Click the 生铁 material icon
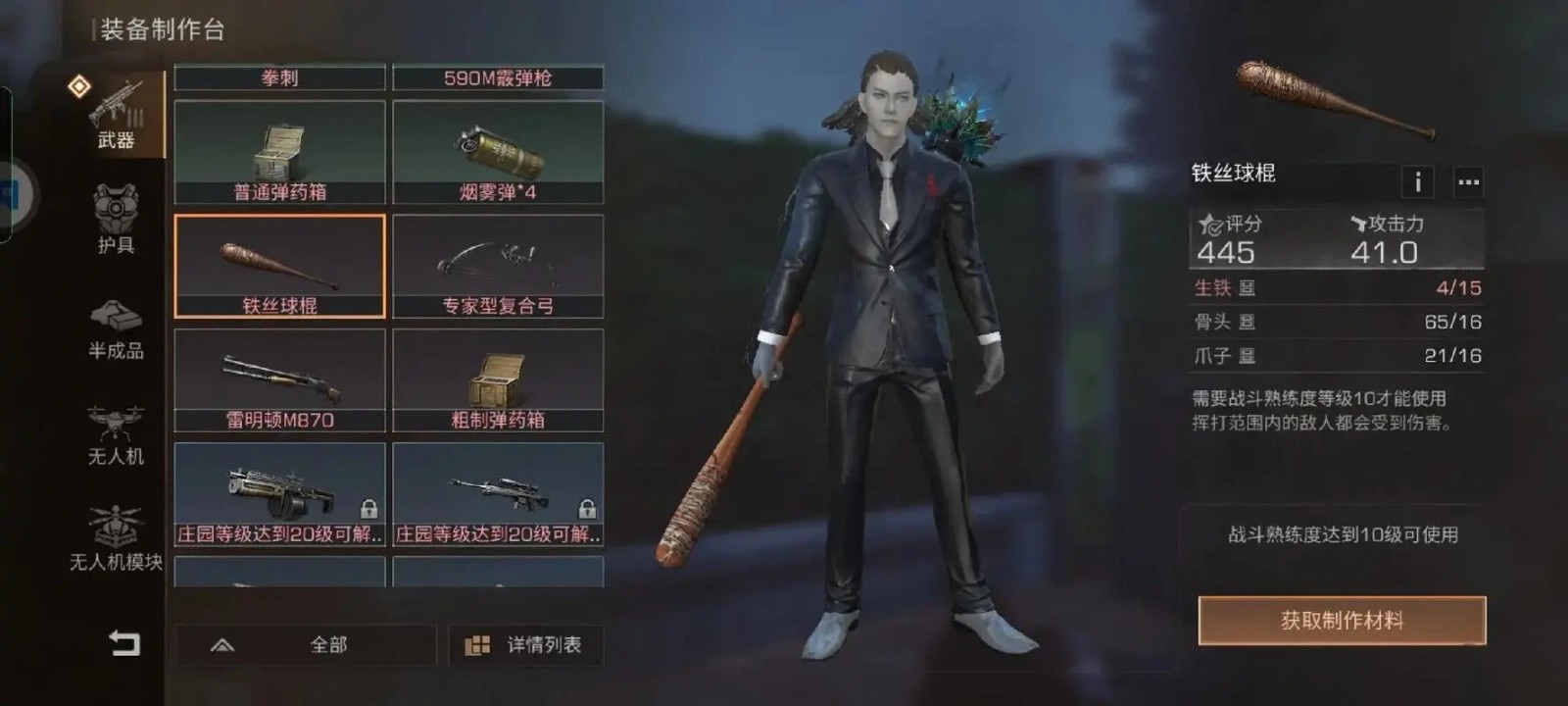The height and width of the screenshot is (706, 1568). tap(1248, 288)
